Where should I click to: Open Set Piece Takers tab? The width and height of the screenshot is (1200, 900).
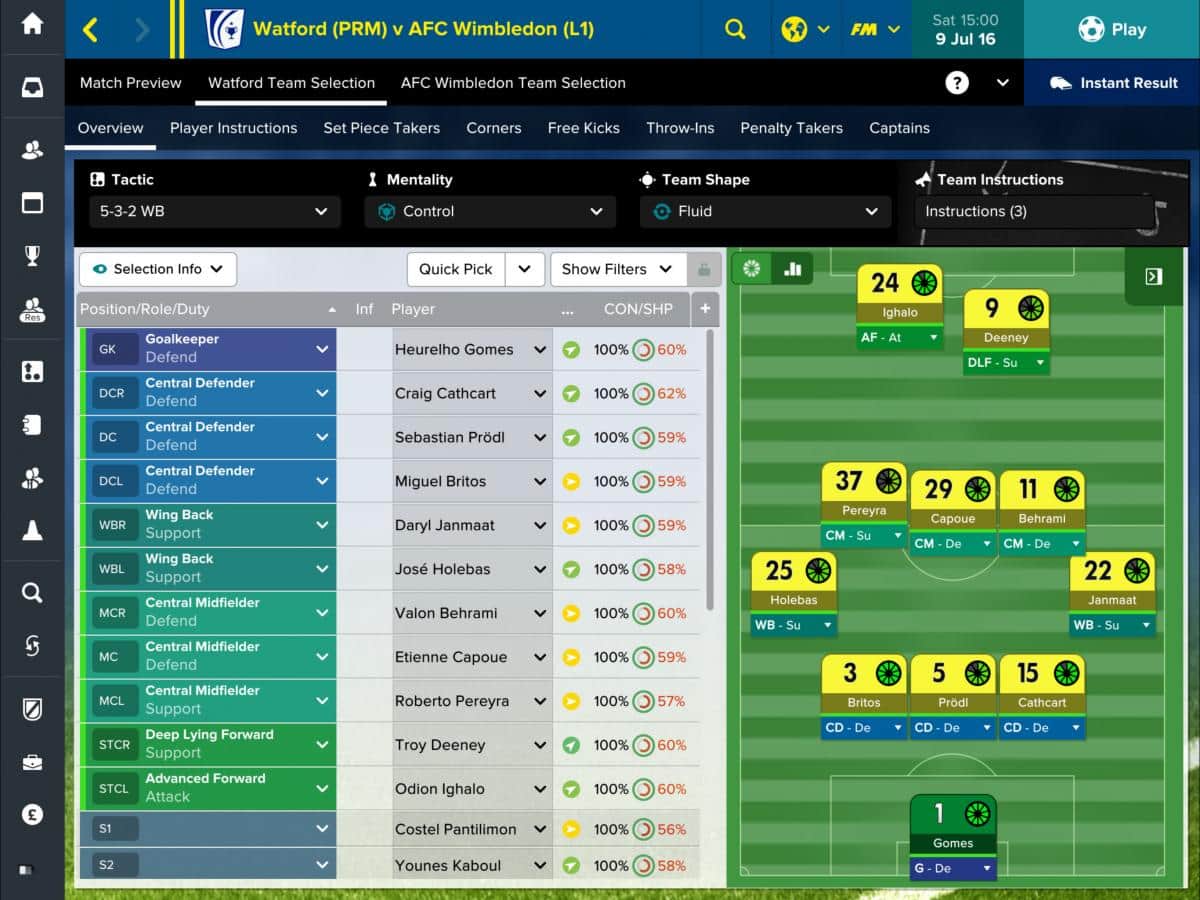point(381,128)
